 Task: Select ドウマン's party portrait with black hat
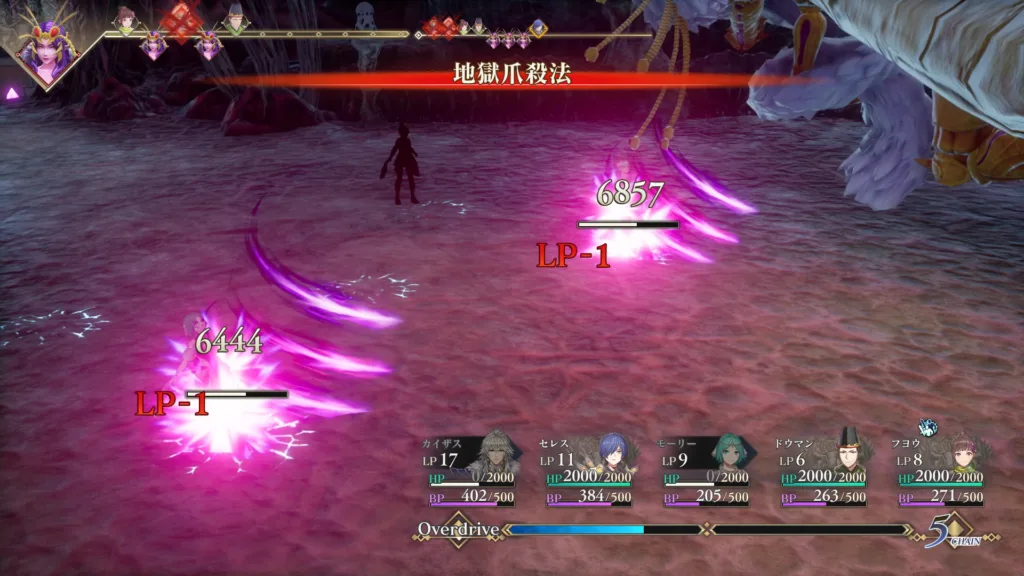click(847, 456)
